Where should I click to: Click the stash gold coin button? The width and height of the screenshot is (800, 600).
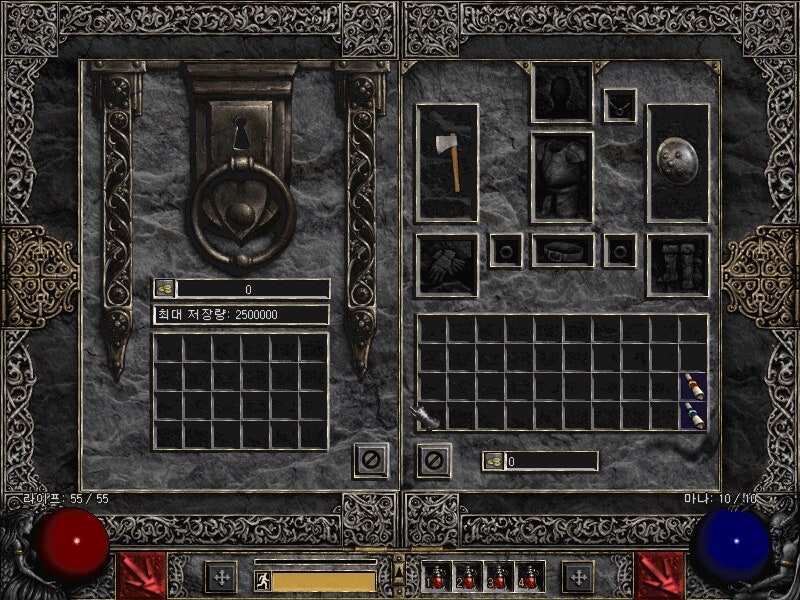pyautogui.click(x=165, y=289)
